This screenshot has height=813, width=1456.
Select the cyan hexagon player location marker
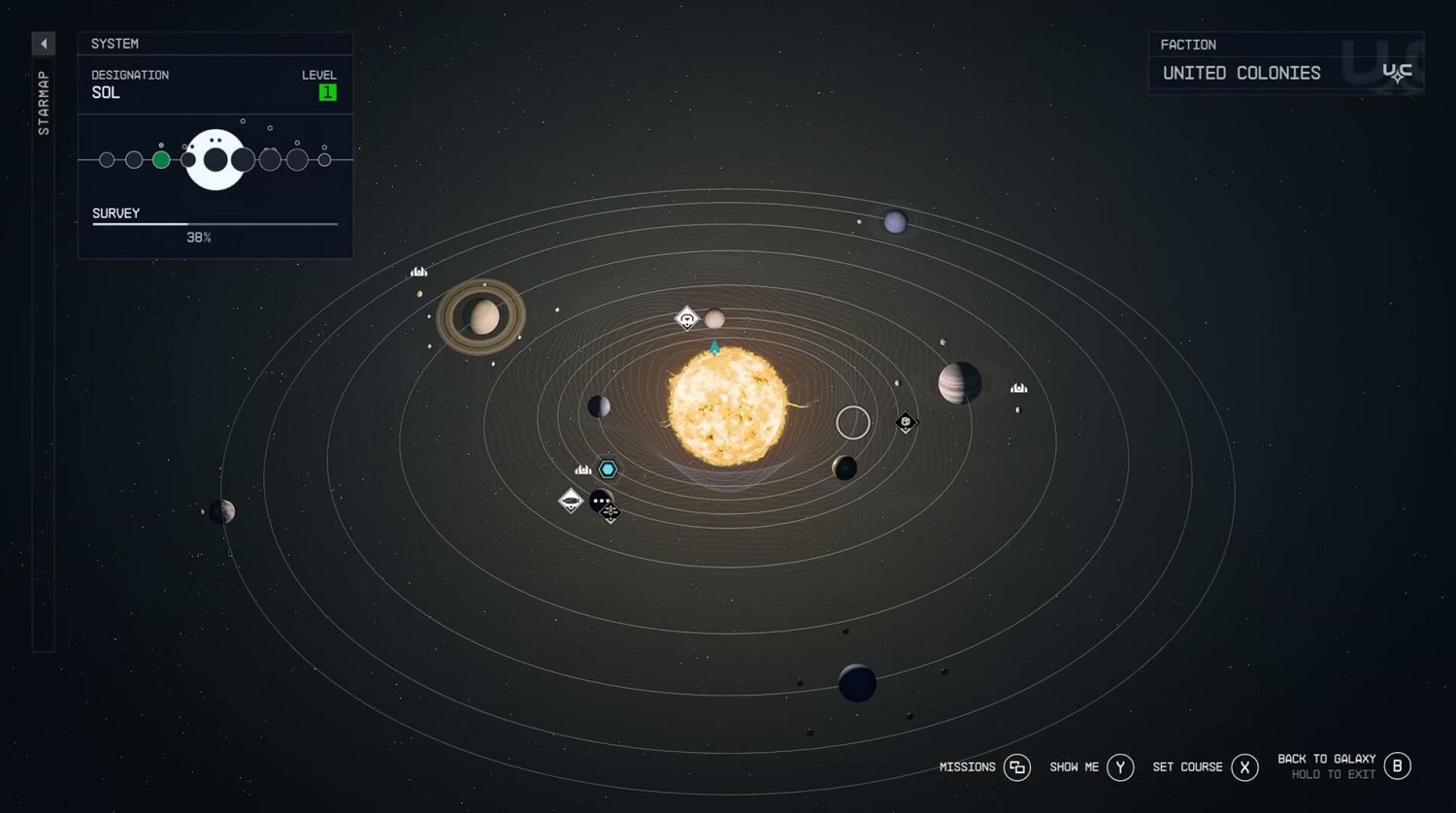[x=608, y=469]
